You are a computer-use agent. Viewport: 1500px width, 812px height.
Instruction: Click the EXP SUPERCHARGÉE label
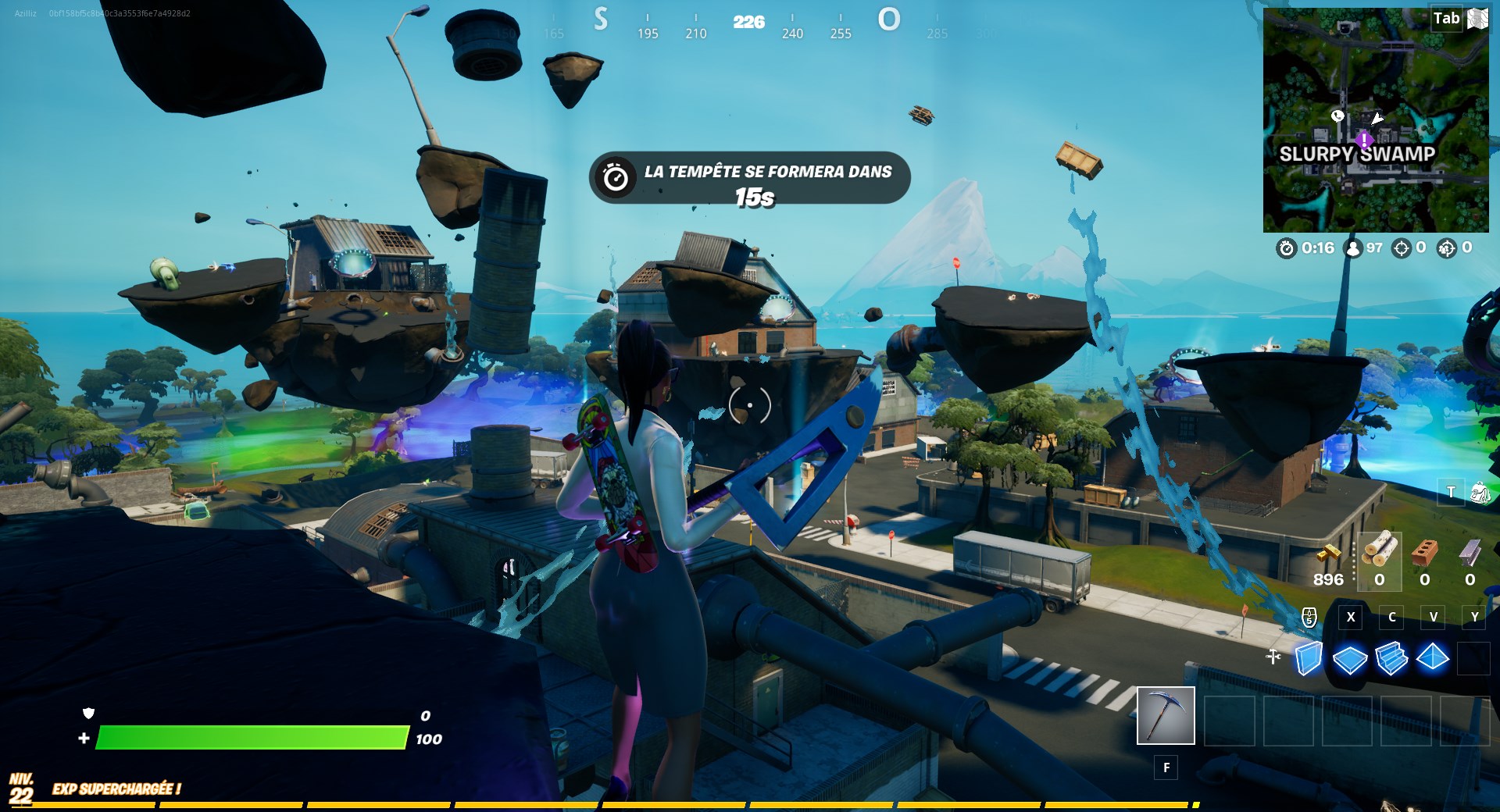[116, 789]
